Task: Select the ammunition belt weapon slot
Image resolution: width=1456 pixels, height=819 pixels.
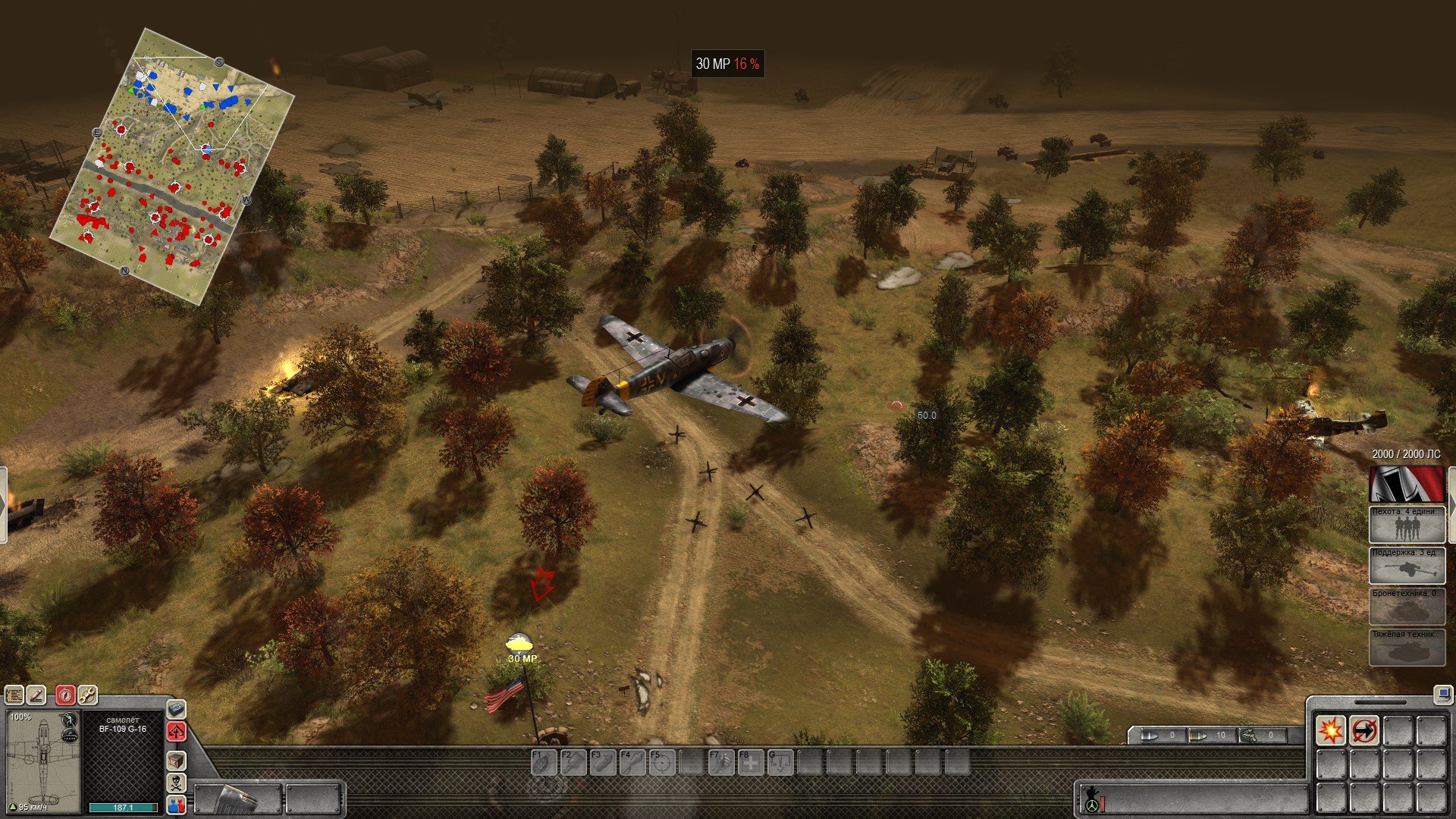Action: [238, 799]
